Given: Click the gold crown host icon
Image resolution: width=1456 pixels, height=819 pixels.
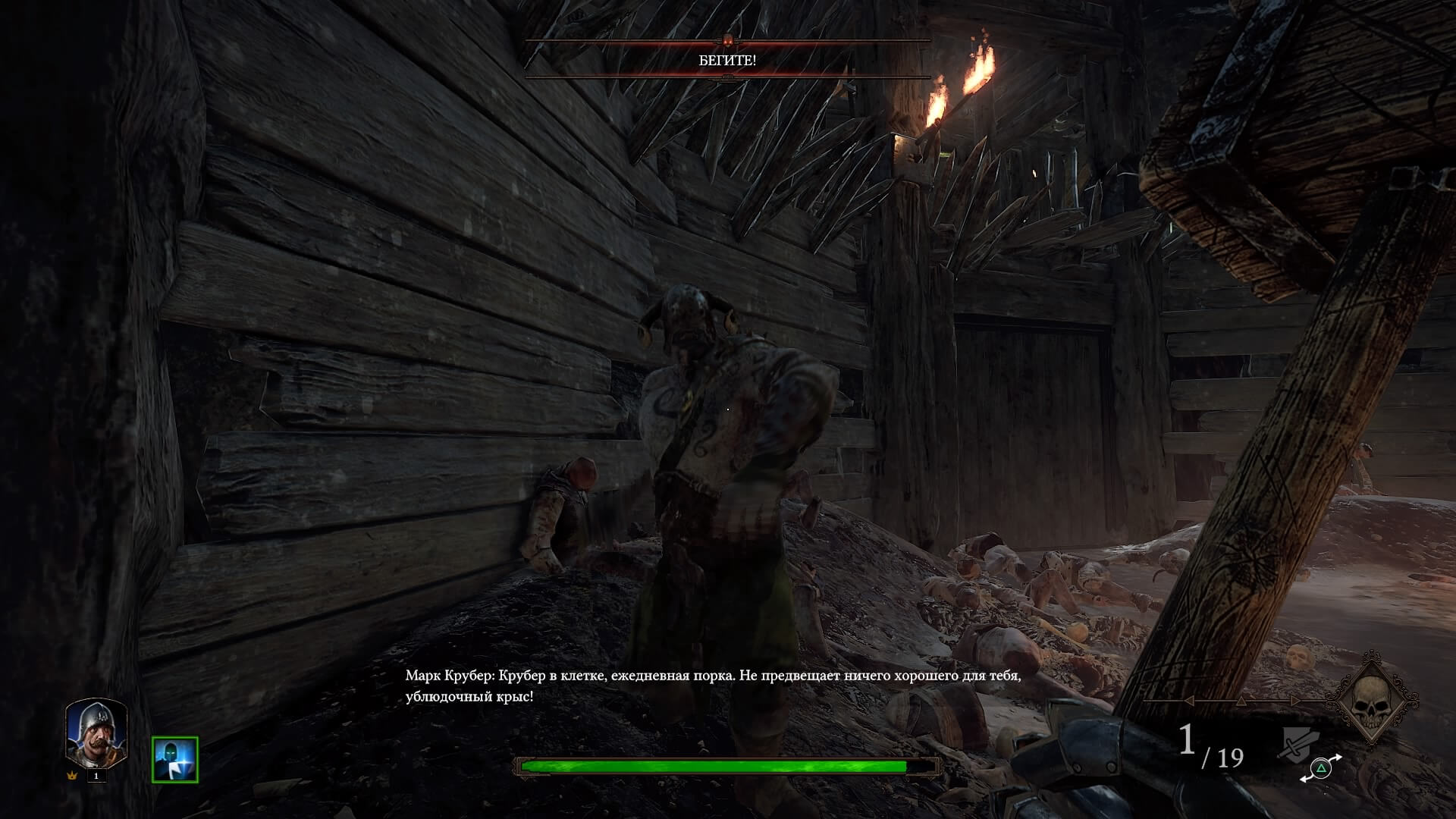Looking at the screenshot, I should click(x=73, y=776).
